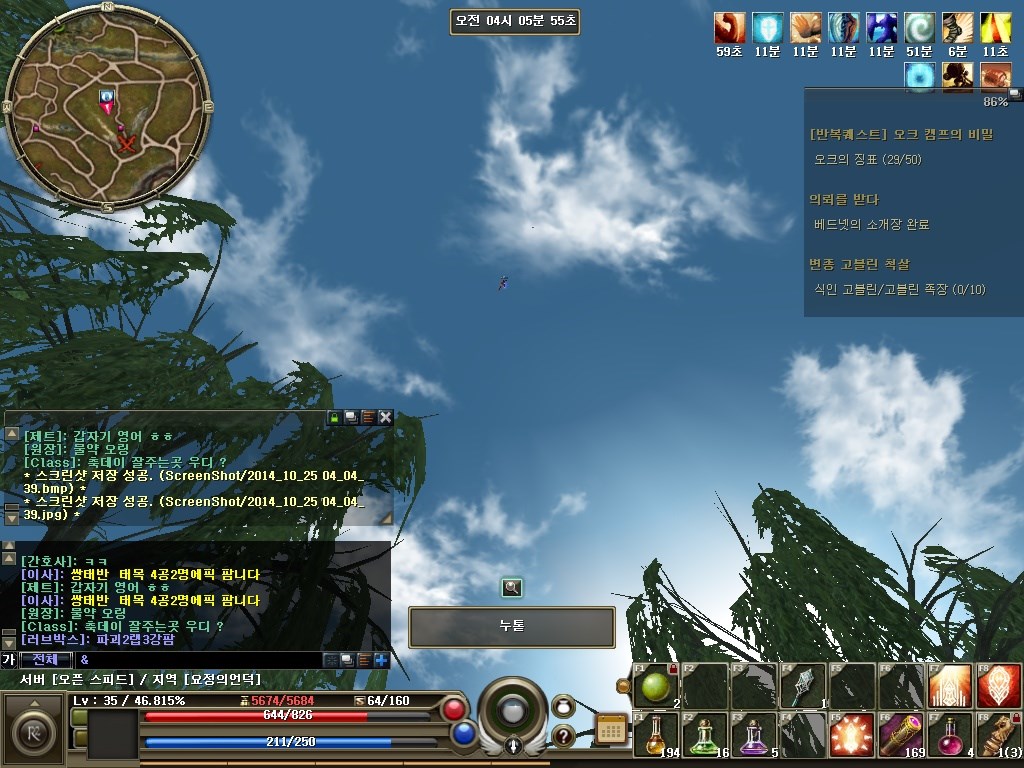Use the green orb in slot F1

655,686
